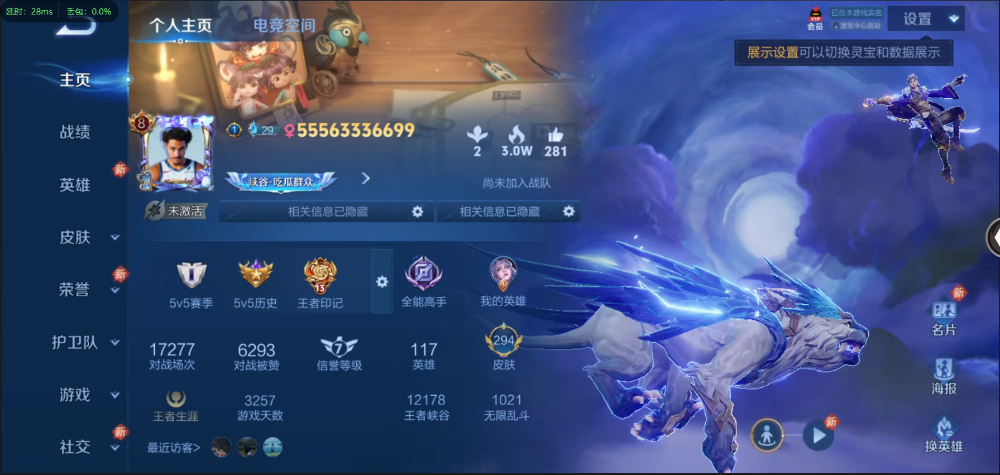
Task: Open the 游戏 sidebar entry
Action: tap(75, 394)
